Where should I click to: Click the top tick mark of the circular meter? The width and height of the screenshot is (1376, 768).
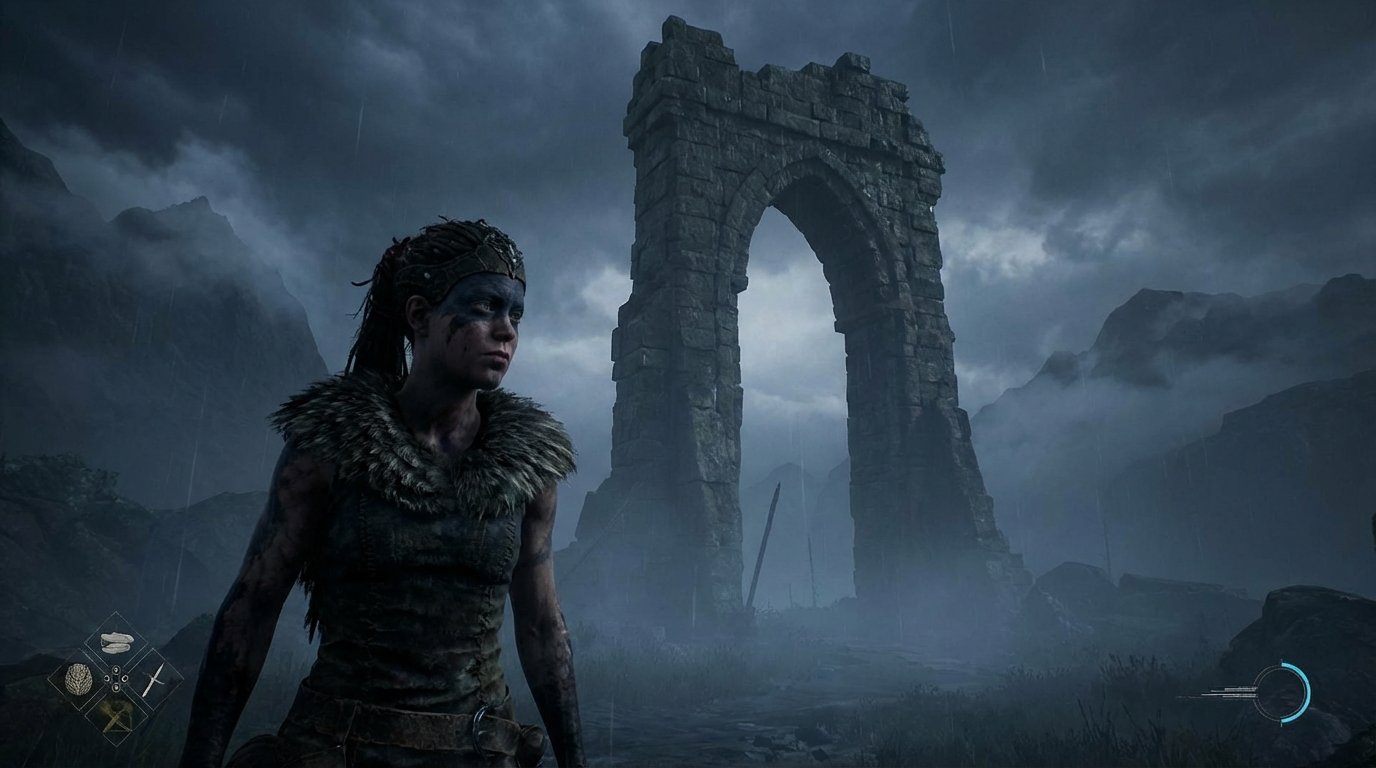coord(1281,661)
